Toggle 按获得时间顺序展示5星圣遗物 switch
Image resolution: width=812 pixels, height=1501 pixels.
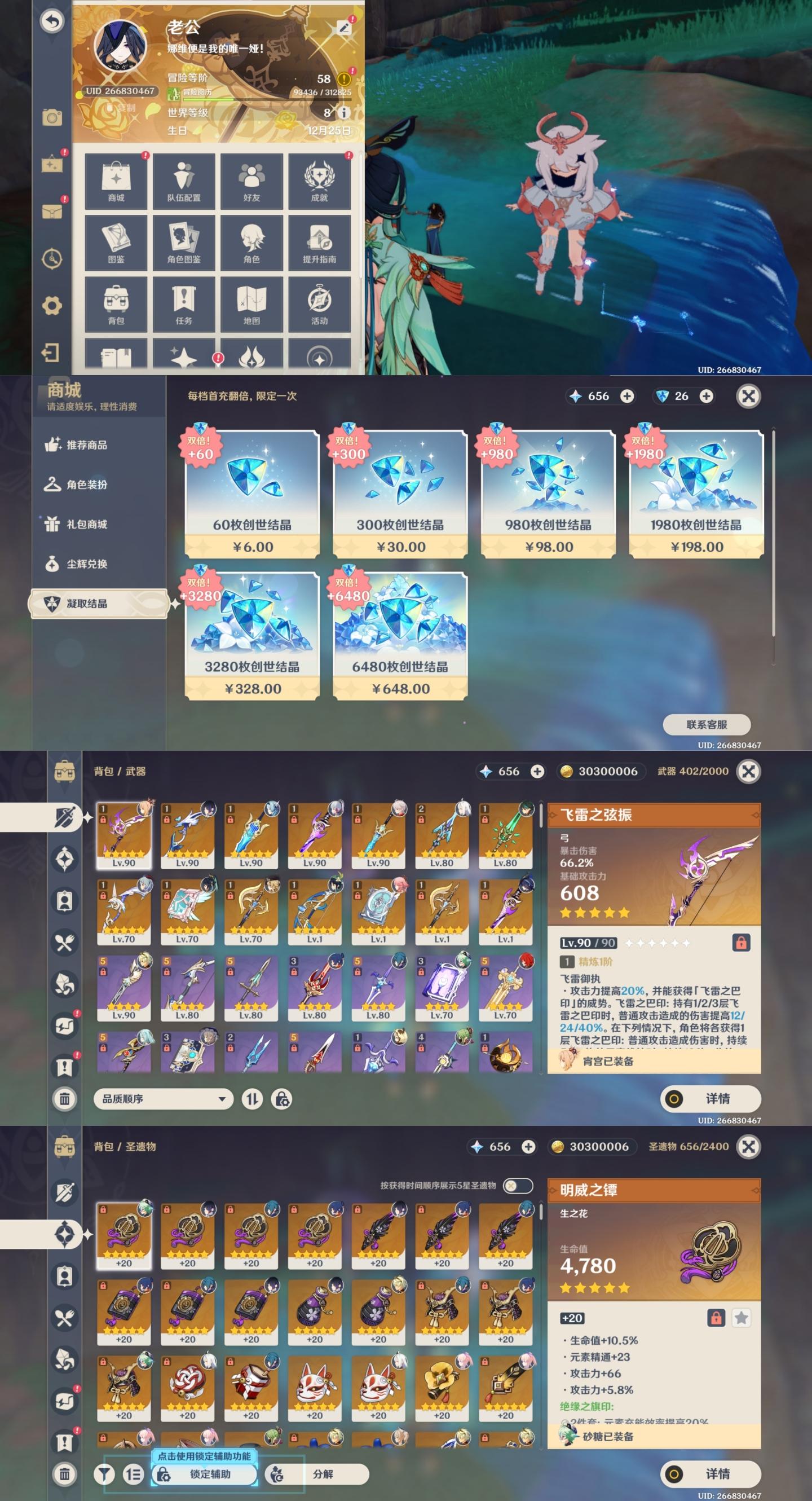coord(517,1185)
